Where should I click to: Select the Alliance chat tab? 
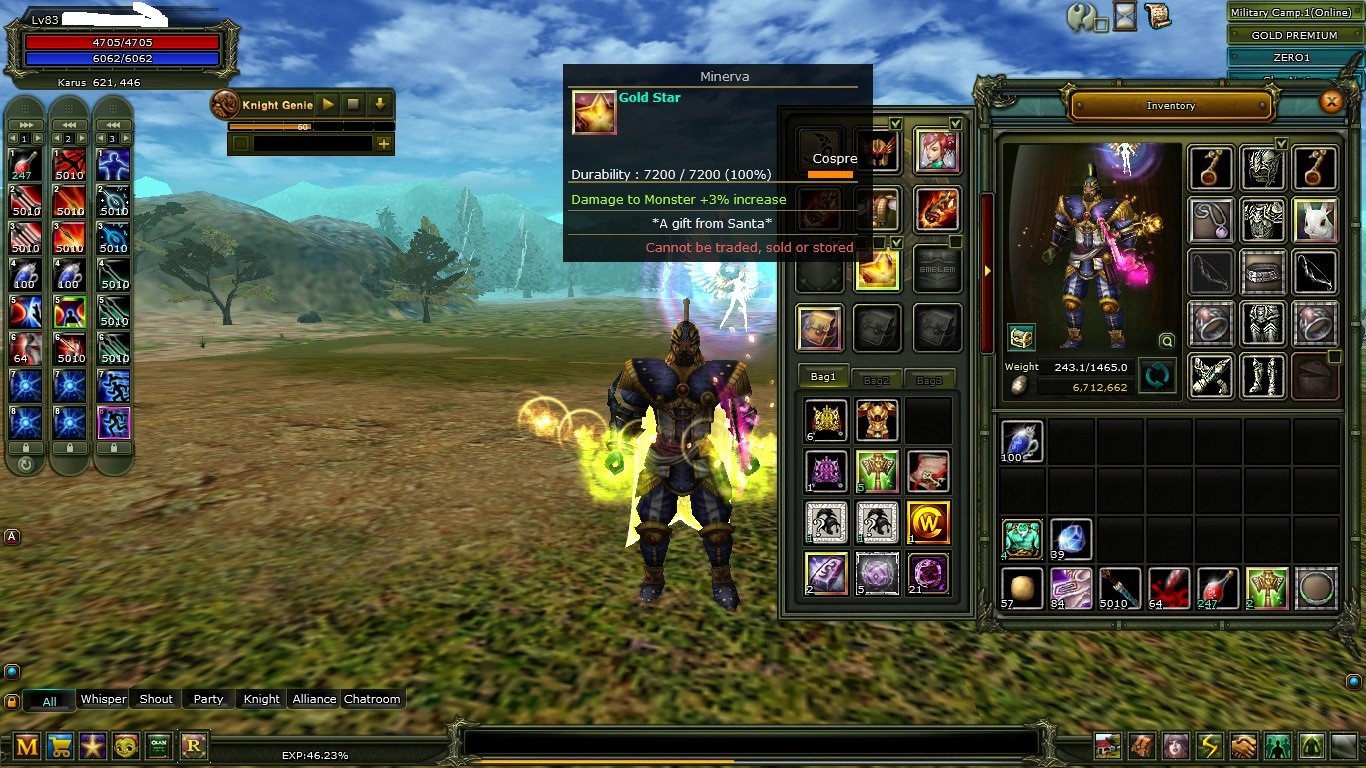[313, 699]
